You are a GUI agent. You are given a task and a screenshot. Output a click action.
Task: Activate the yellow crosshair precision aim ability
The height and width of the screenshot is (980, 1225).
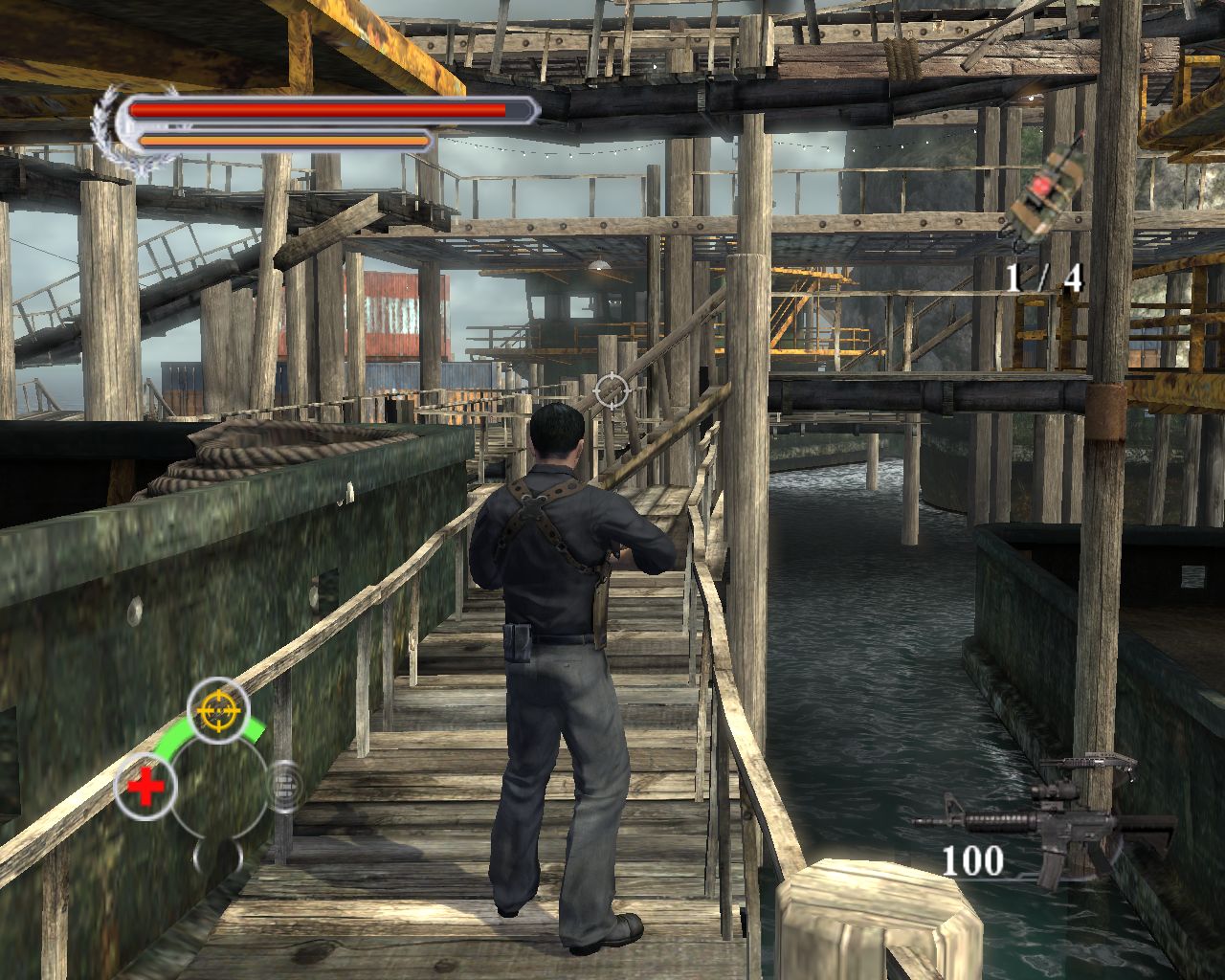click(x=218, y=710)
